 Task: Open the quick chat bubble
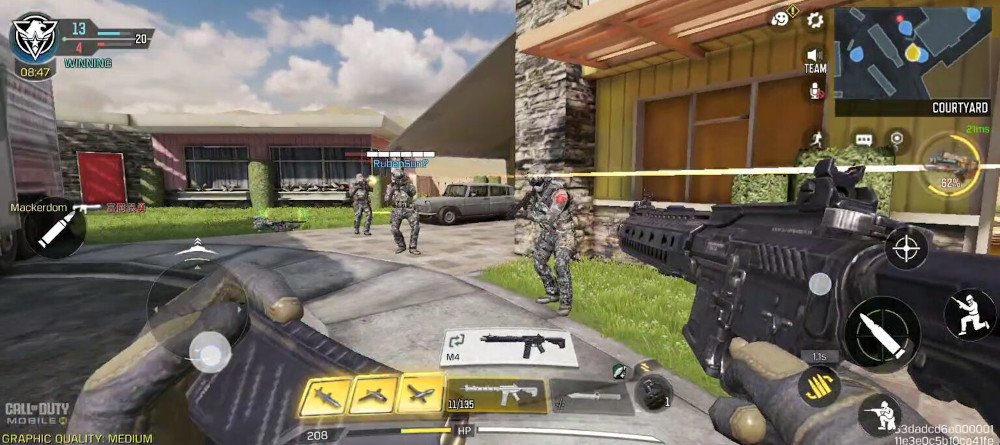click(864, 138)
